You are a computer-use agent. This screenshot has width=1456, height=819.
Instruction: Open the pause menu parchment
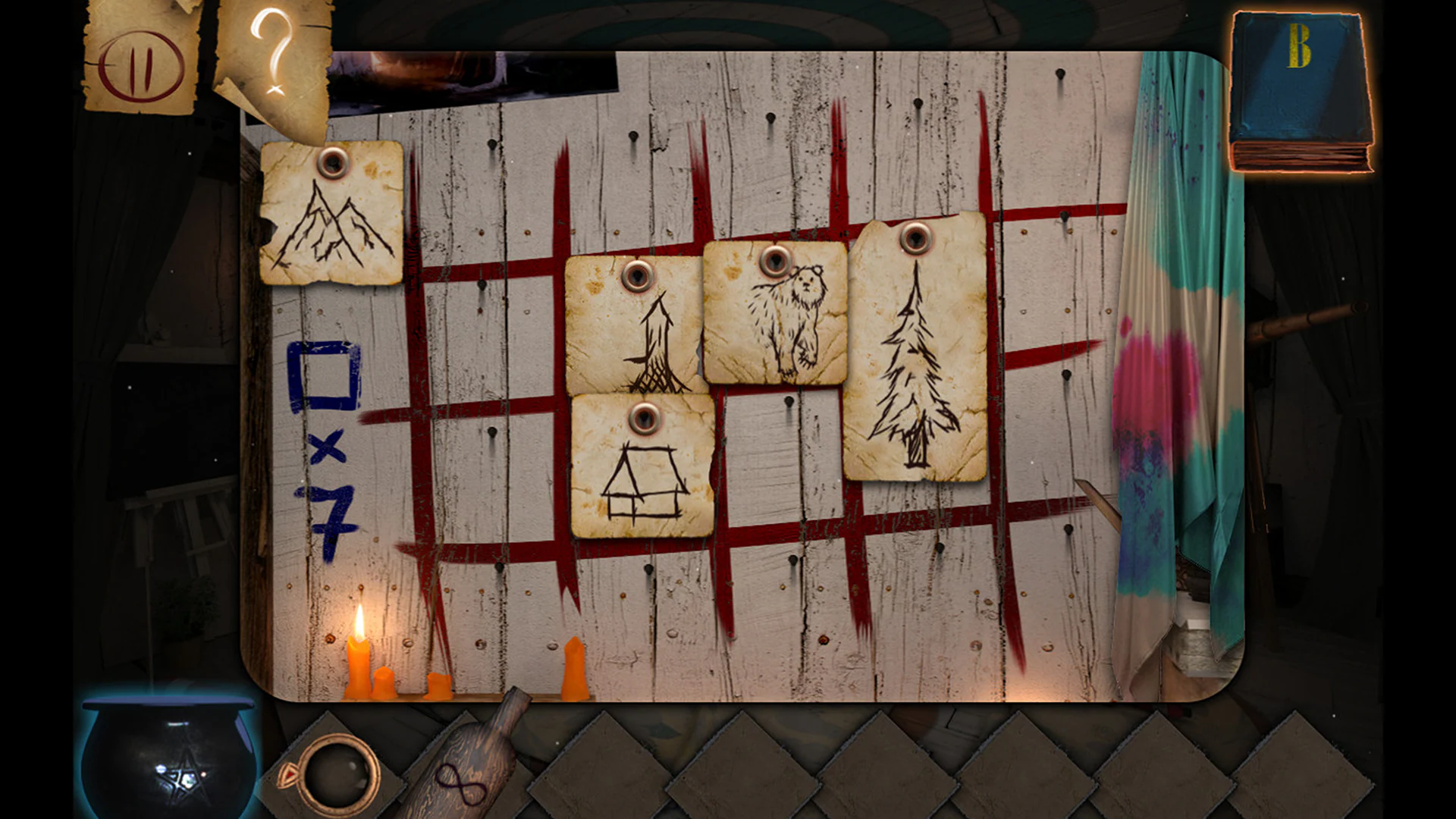140,64
